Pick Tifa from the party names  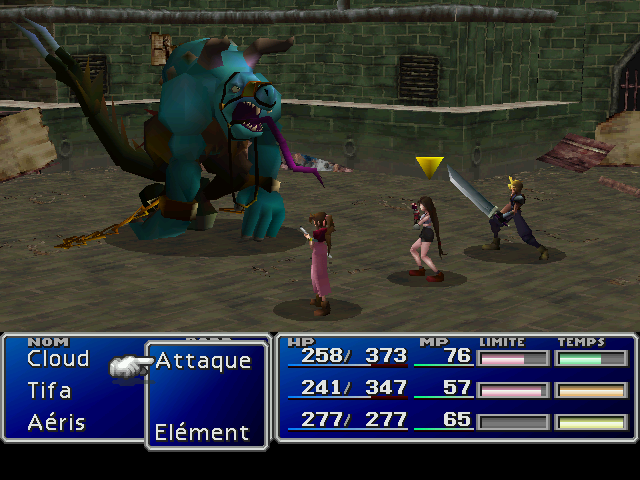pyautogui.click(x=49, y=390)
